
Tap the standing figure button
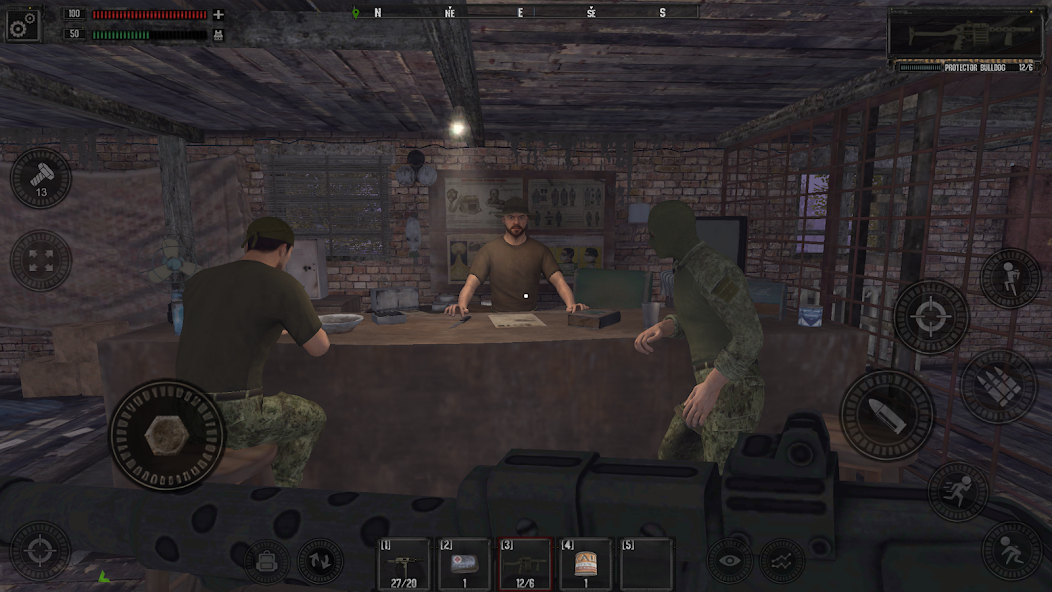coord(1010,278)
